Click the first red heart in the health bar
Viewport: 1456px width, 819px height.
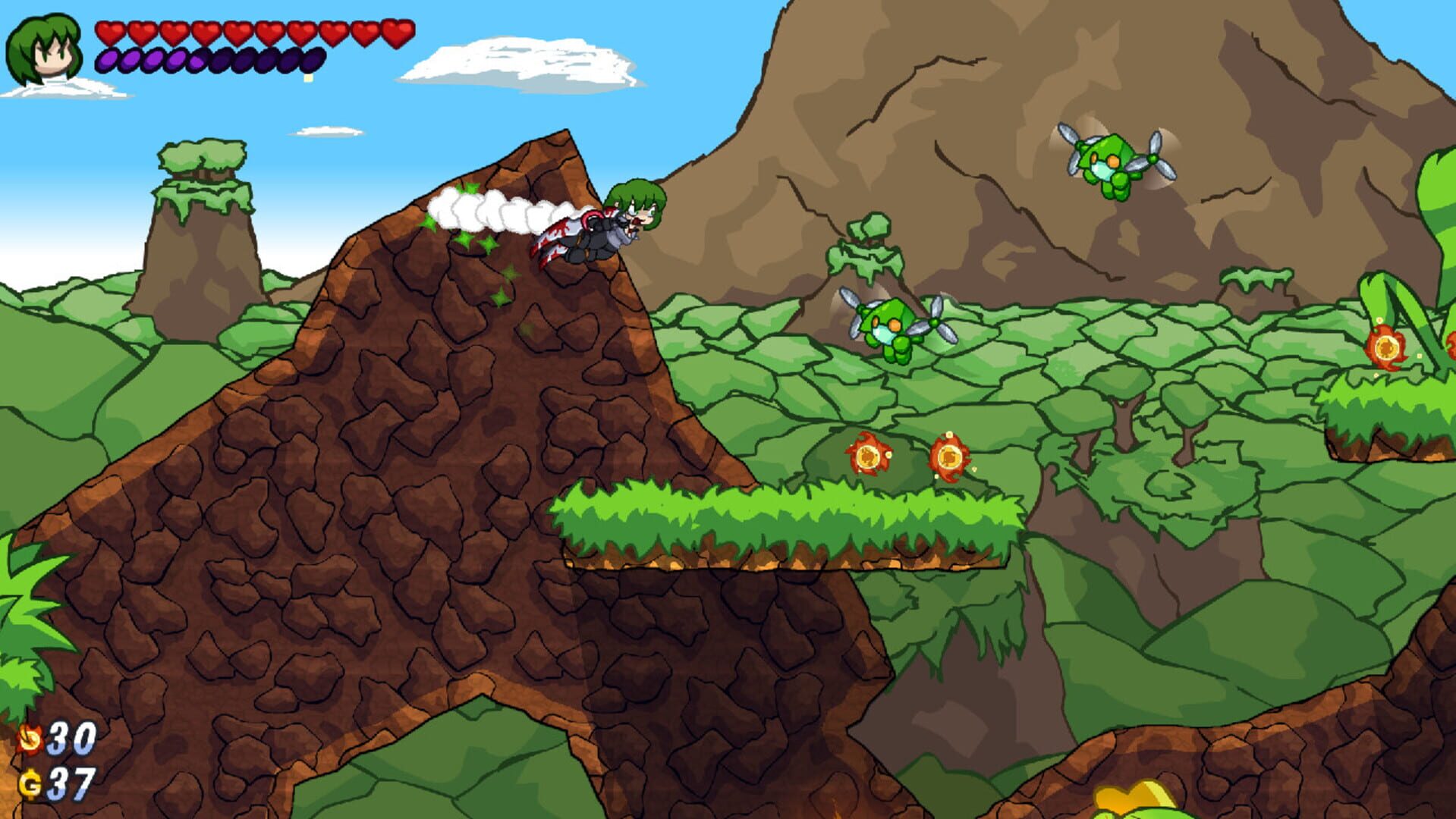click(x=111, y=34)
